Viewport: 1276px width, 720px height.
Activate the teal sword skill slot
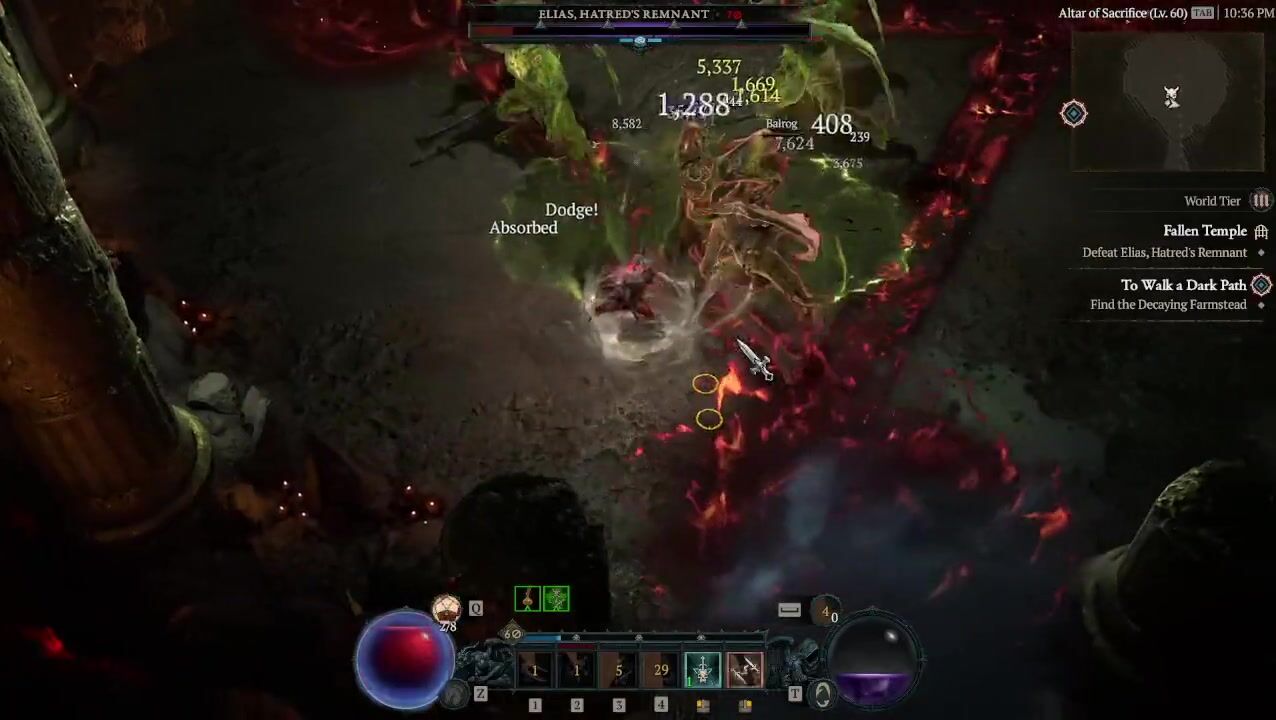tap(702, 670)
